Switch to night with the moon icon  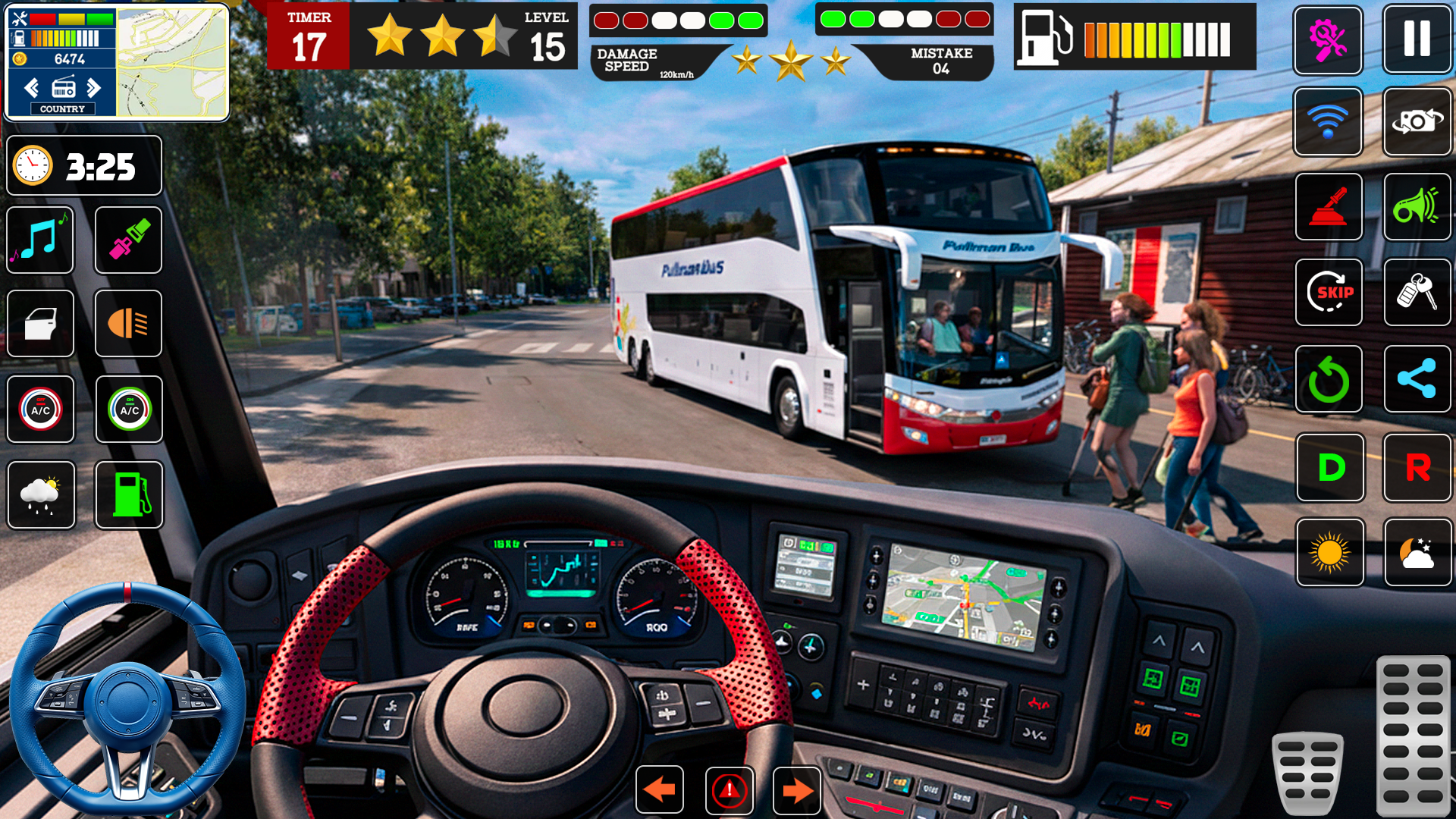[x=1417, y=552]
